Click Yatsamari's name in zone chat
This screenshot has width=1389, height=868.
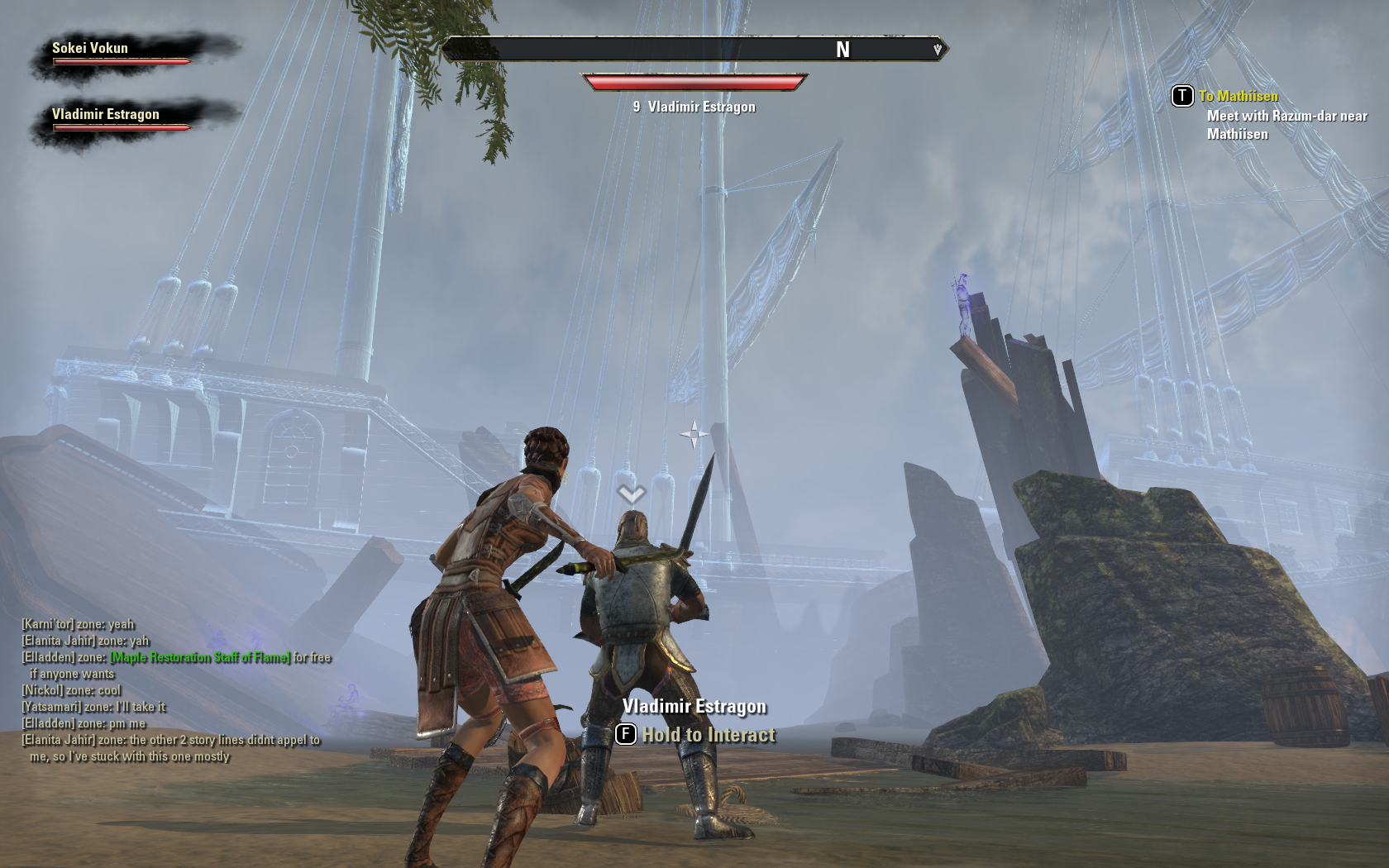51,707
